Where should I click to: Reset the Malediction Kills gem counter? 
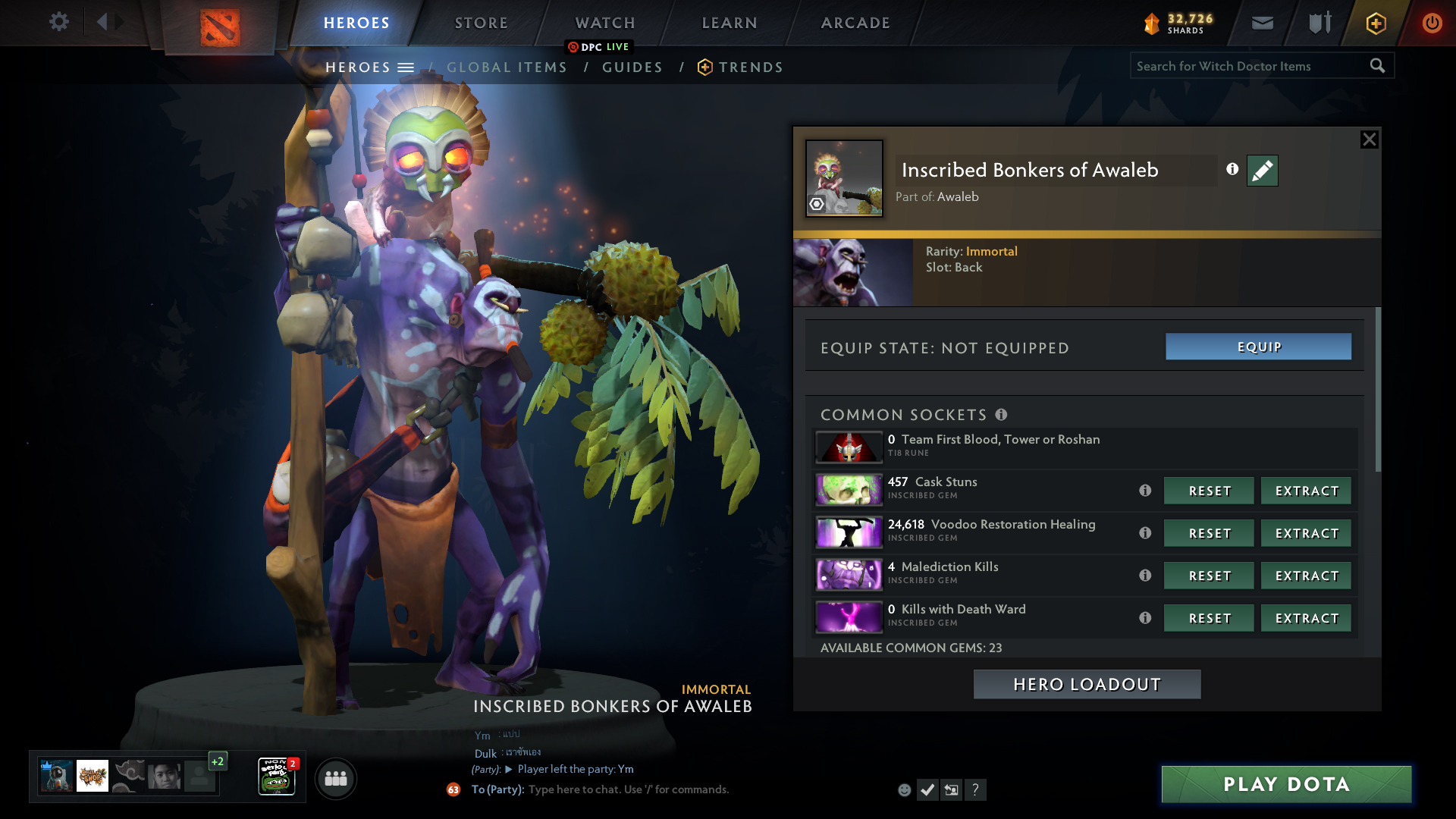1209,576
